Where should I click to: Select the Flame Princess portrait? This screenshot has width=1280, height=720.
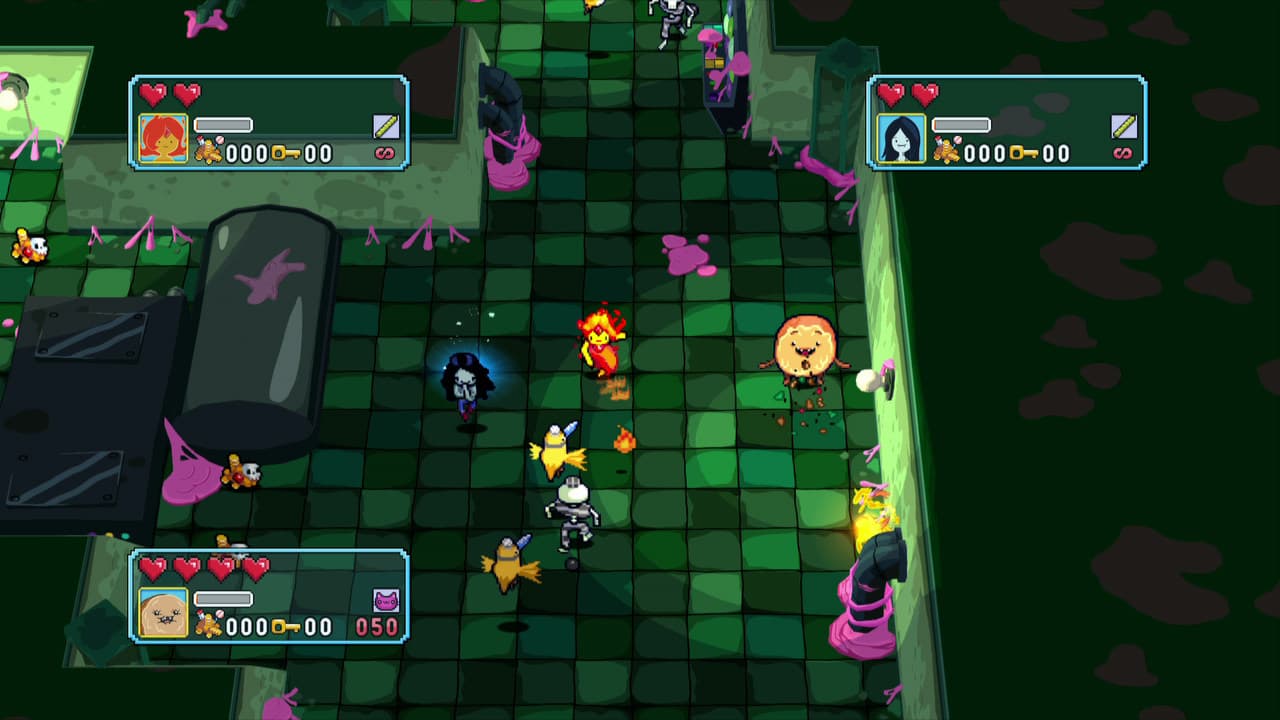[163, 138]
